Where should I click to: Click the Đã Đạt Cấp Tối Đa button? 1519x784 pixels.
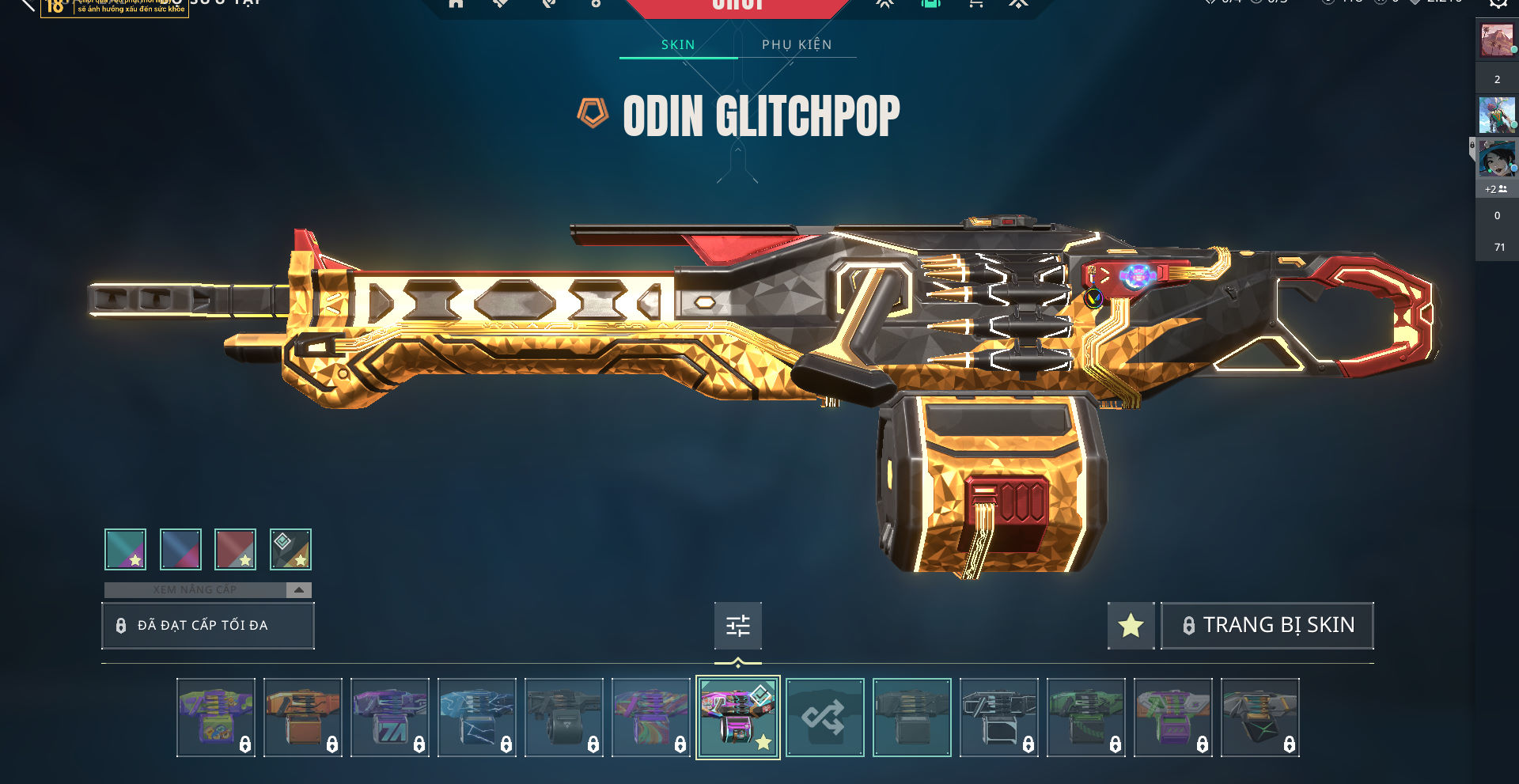point(208,625)
